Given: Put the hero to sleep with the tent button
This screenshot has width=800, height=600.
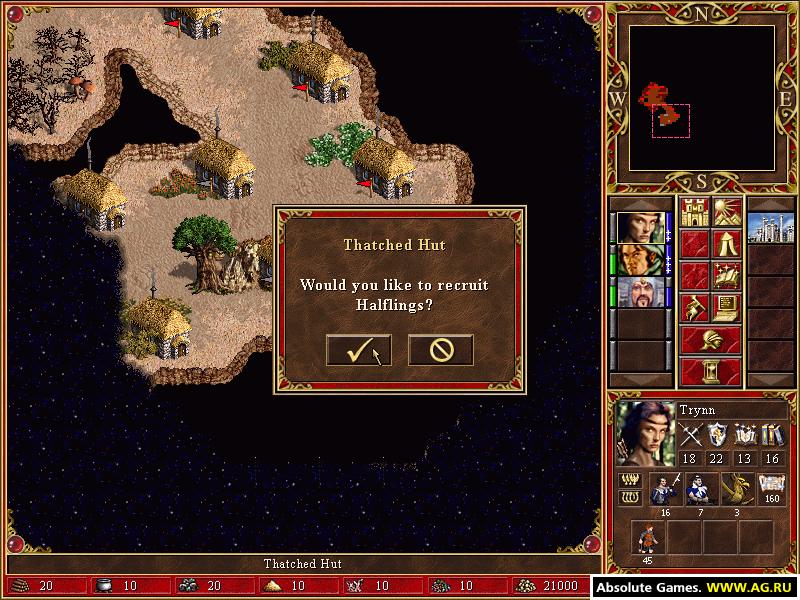Looking at the screenshot, I should tap(726, 244).
